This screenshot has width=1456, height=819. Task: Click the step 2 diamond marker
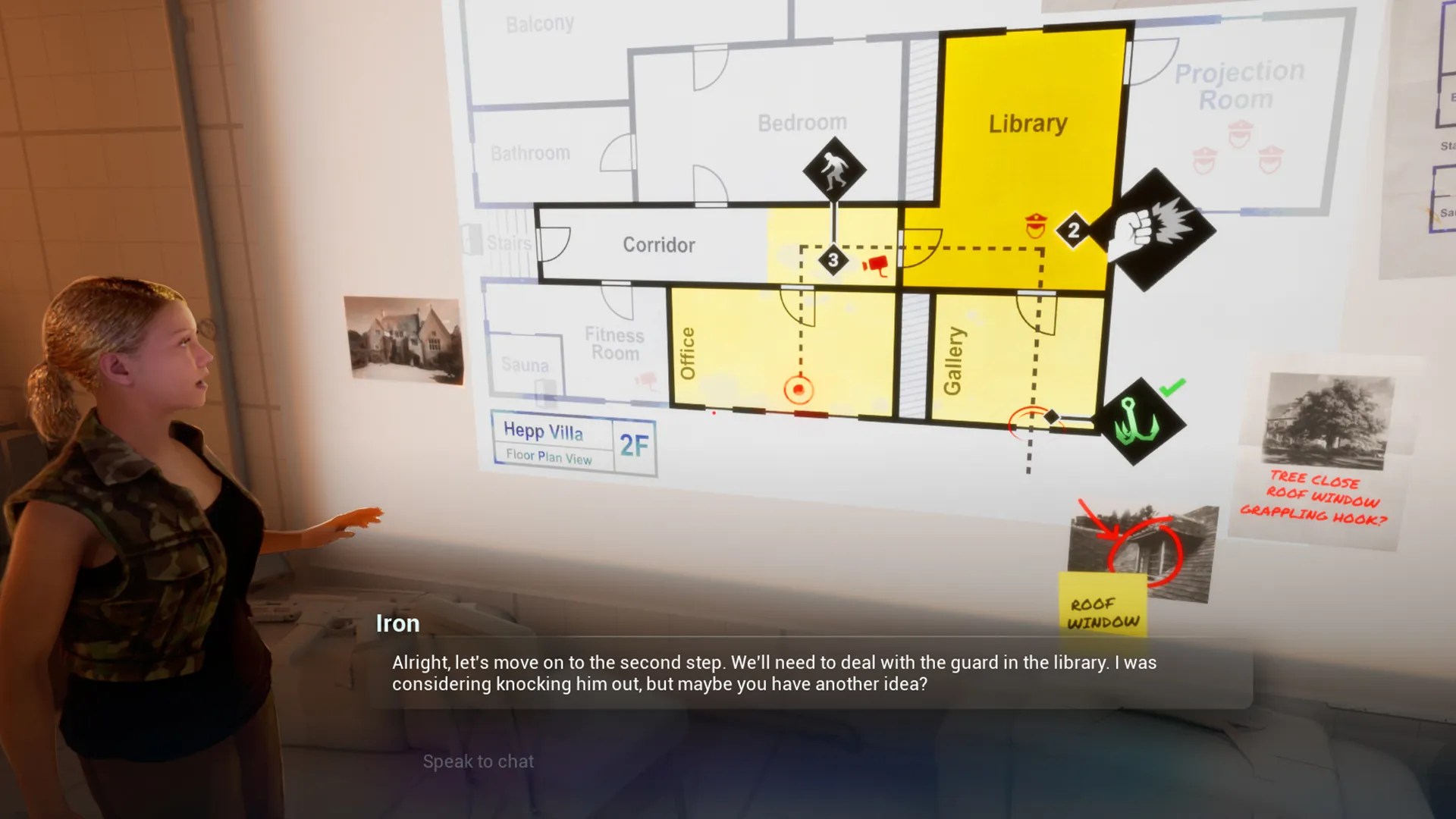click(1074, 229)
